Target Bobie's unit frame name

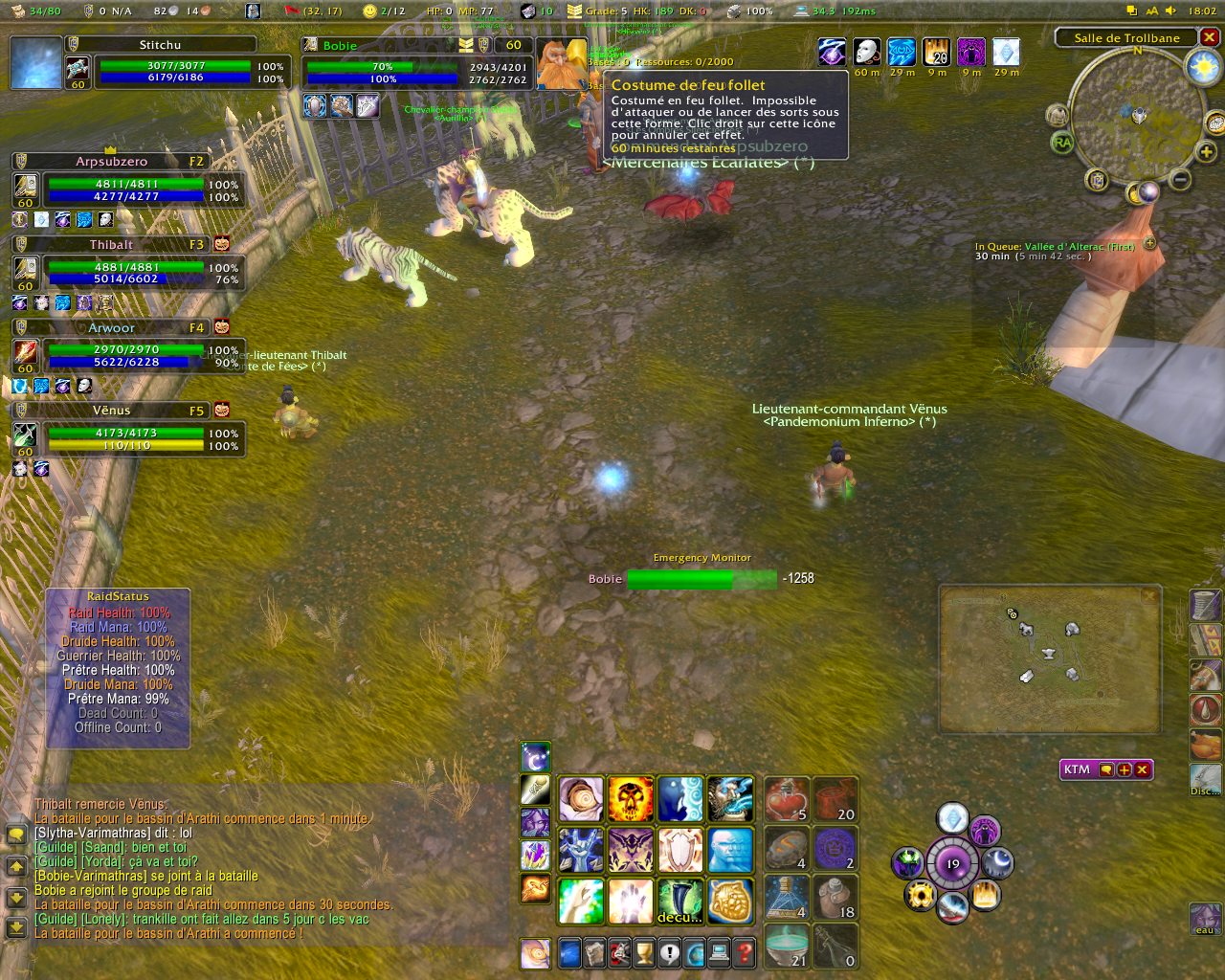(x=341, y=45)
